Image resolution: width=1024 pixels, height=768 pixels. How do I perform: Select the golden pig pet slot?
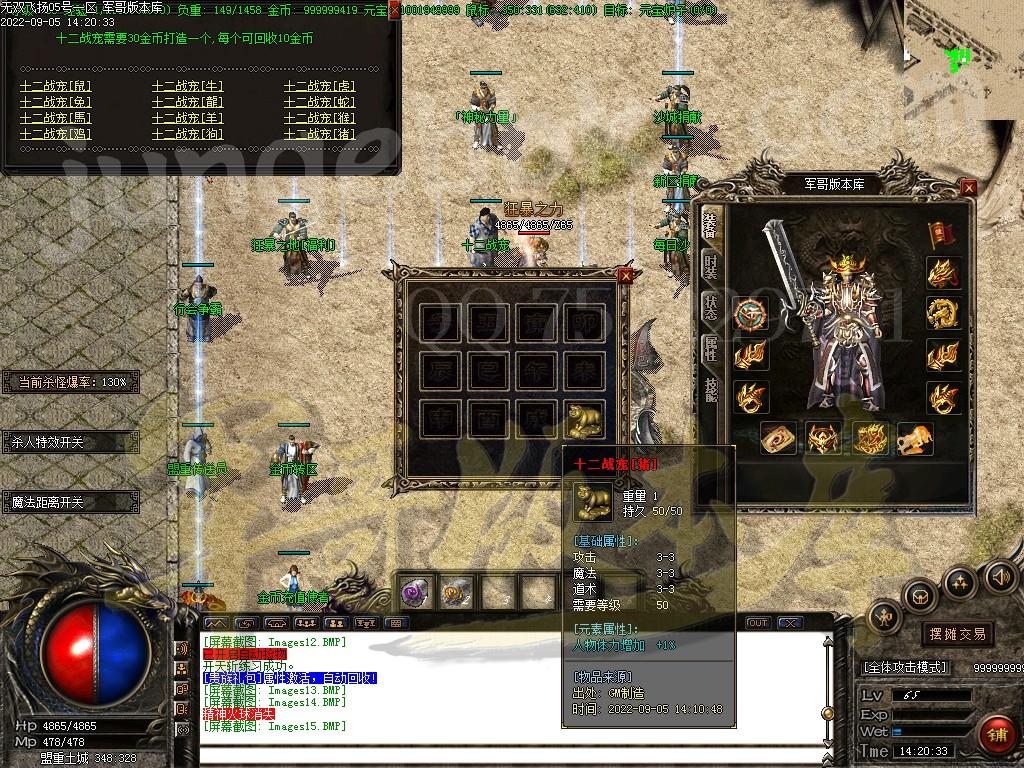click(x=585, y=420)
